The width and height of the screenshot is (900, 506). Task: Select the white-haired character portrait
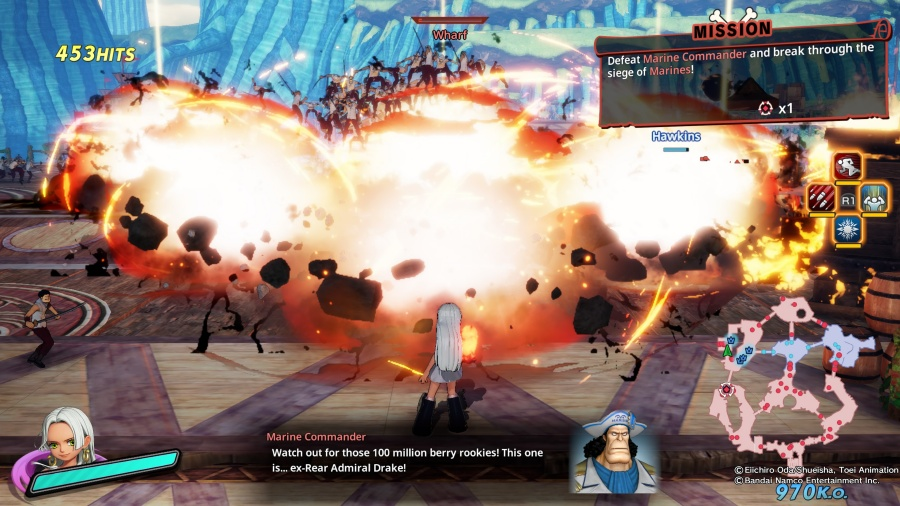[65, 442]
